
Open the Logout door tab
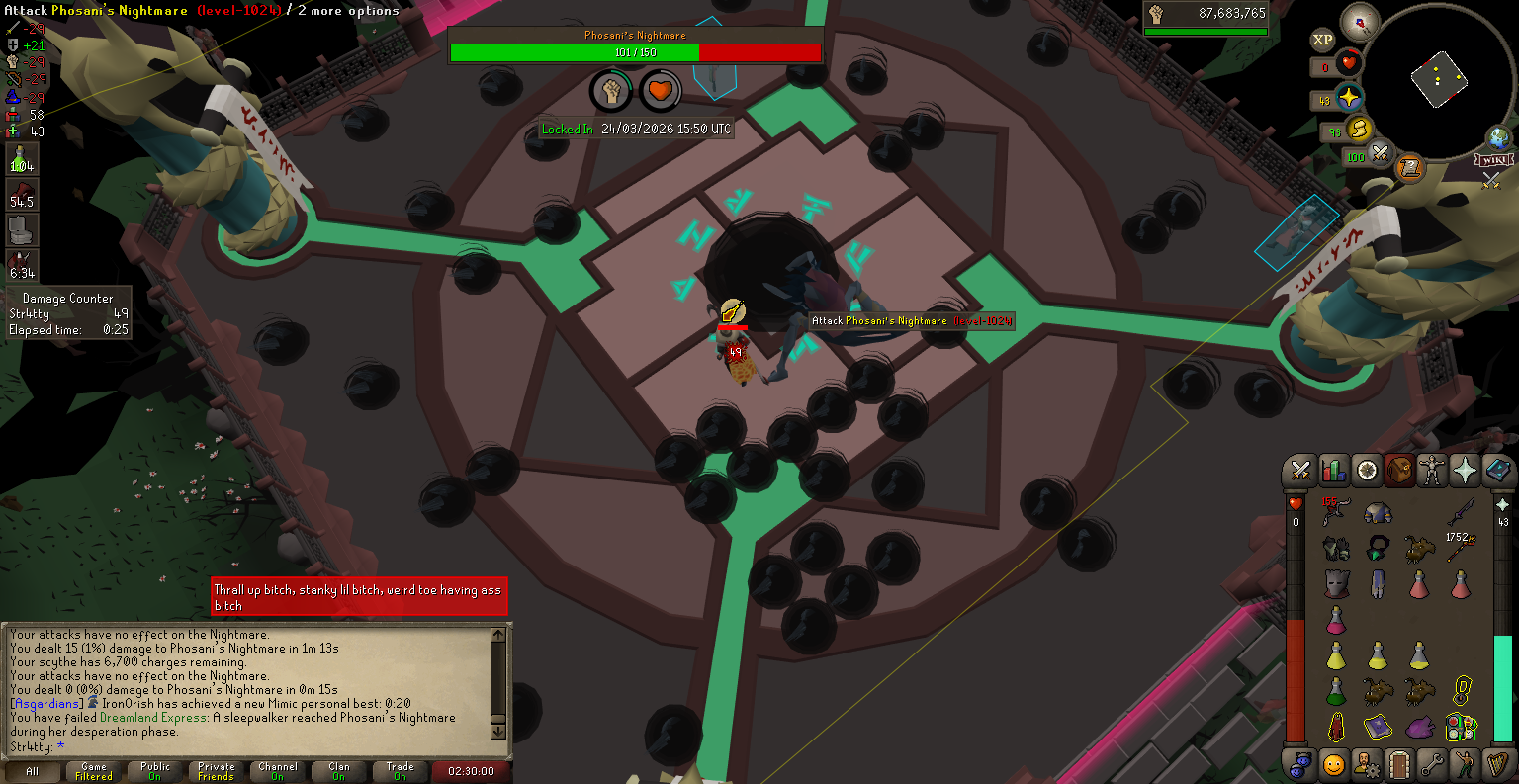pyautogui.click(x=1399, y=764)
